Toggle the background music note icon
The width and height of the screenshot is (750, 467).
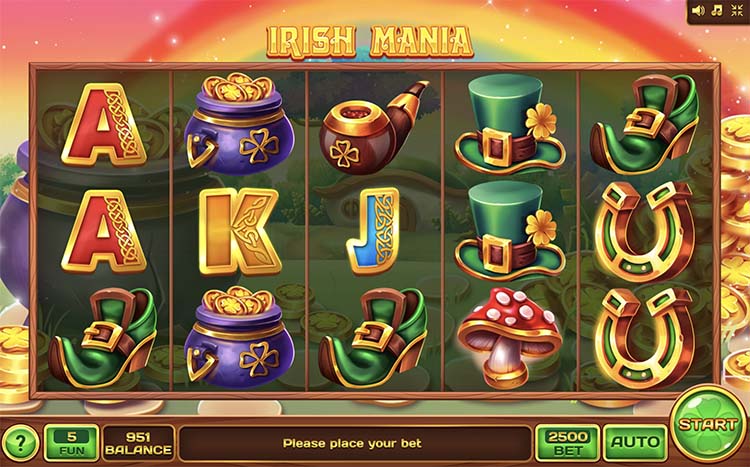[x=717, y=11]
